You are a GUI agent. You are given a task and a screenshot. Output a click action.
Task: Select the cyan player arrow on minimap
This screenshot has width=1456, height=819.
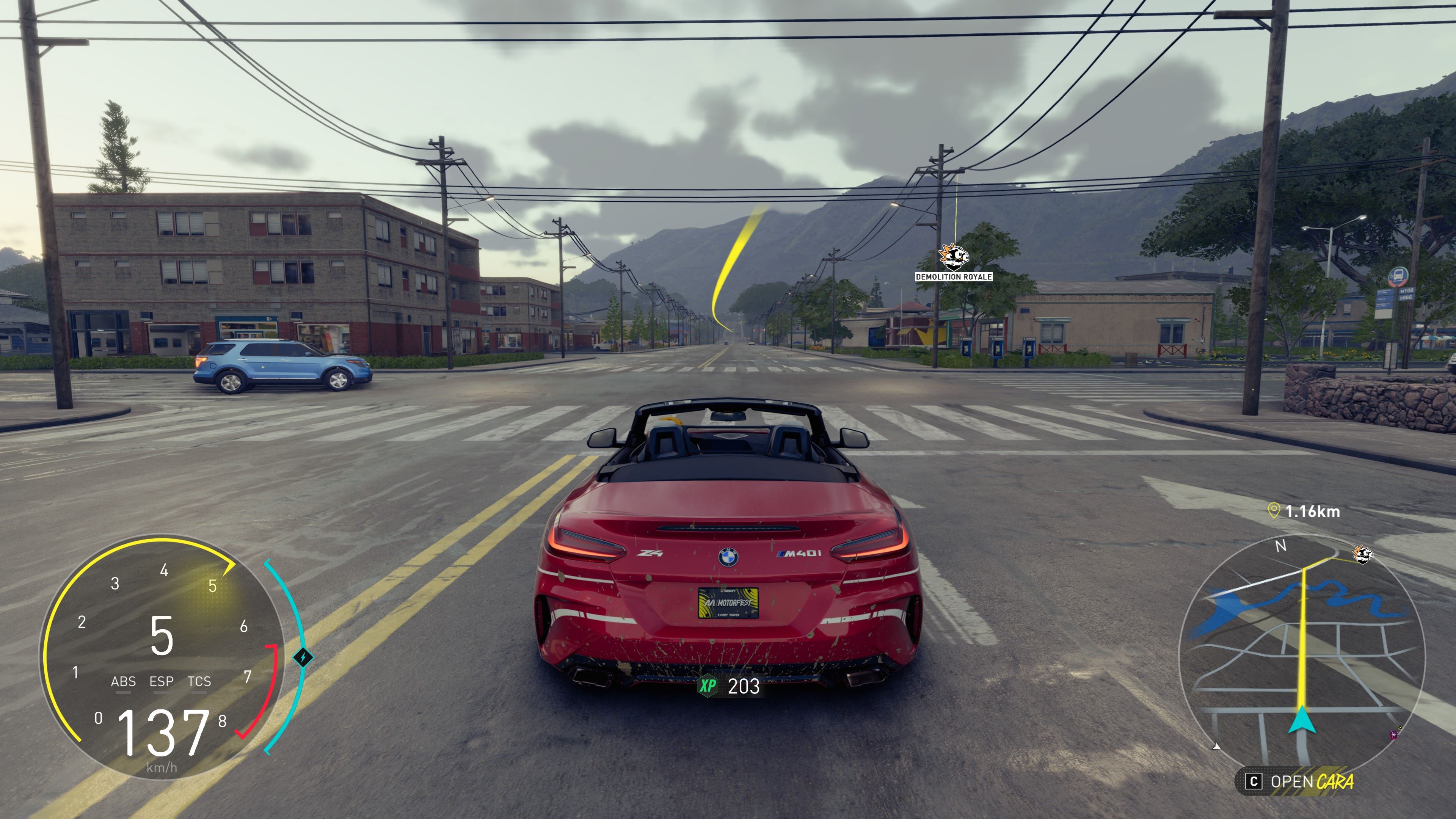coord(1302,720)
